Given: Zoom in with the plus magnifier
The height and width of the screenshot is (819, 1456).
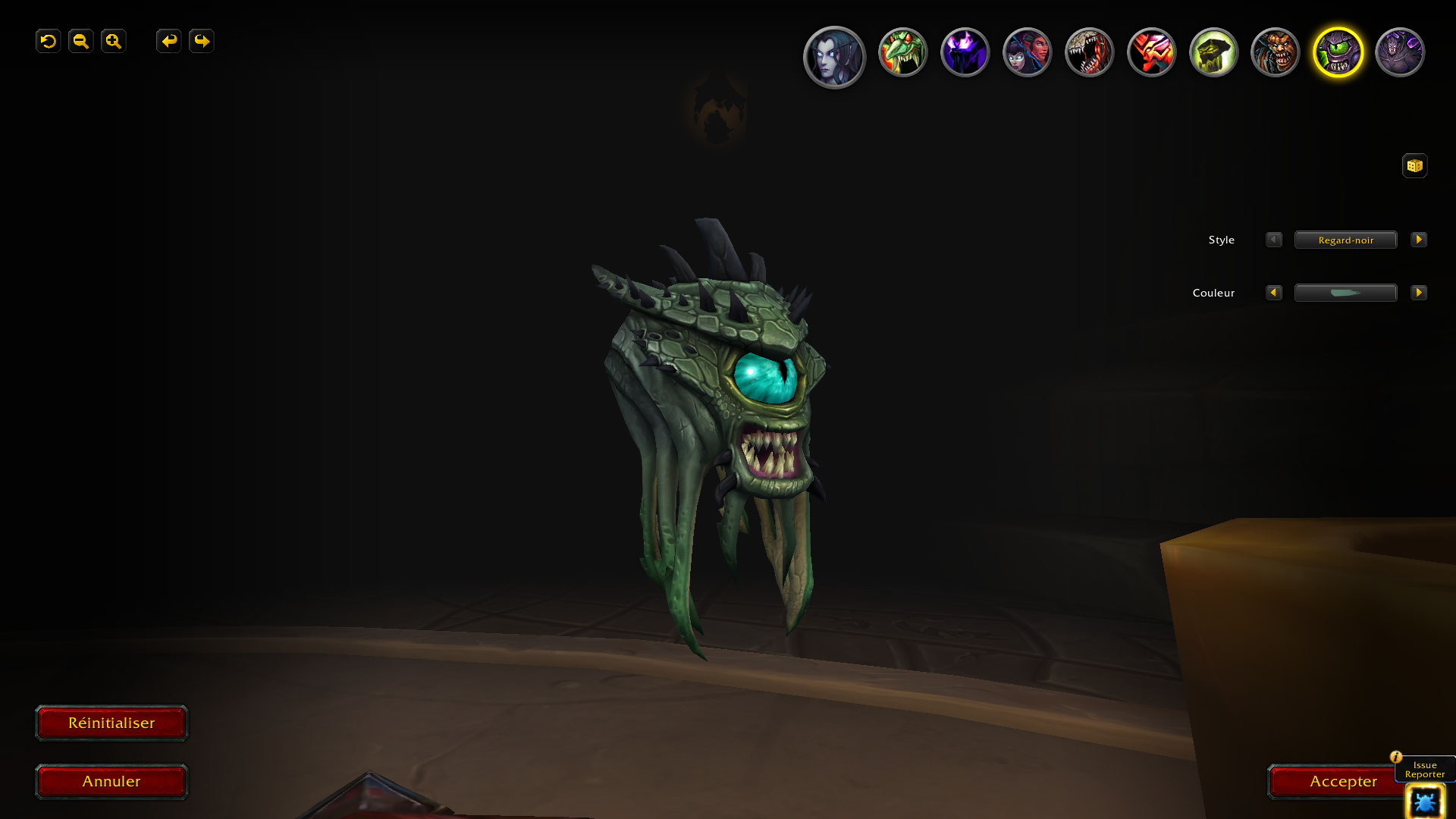Looking at the screenshot, I should click(x=114, y=41).
